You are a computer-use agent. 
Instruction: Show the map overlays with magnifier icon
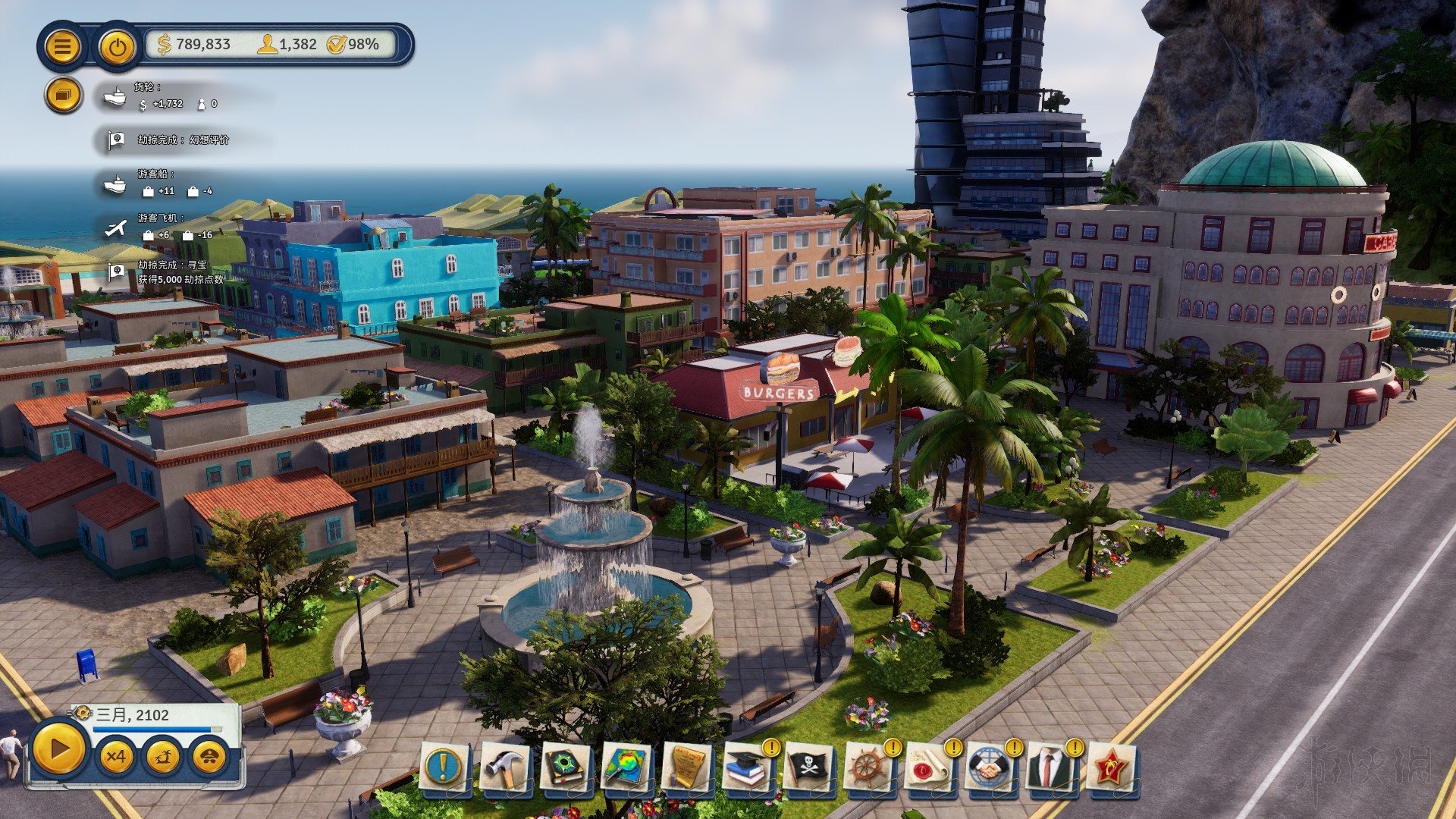click(x=626, y=767)
